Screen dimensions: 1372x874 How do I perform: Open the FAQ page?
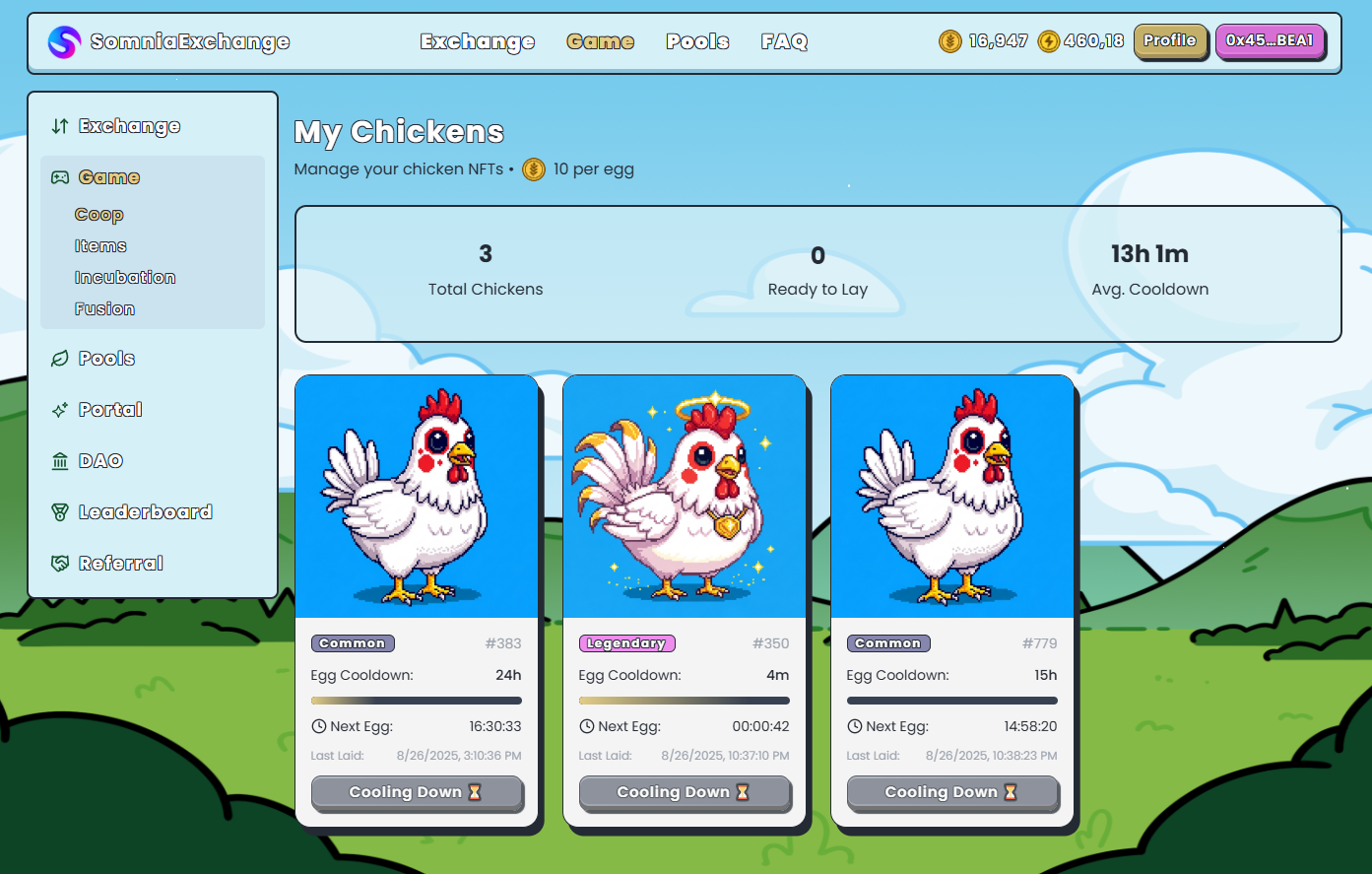[x=784, y=41]
